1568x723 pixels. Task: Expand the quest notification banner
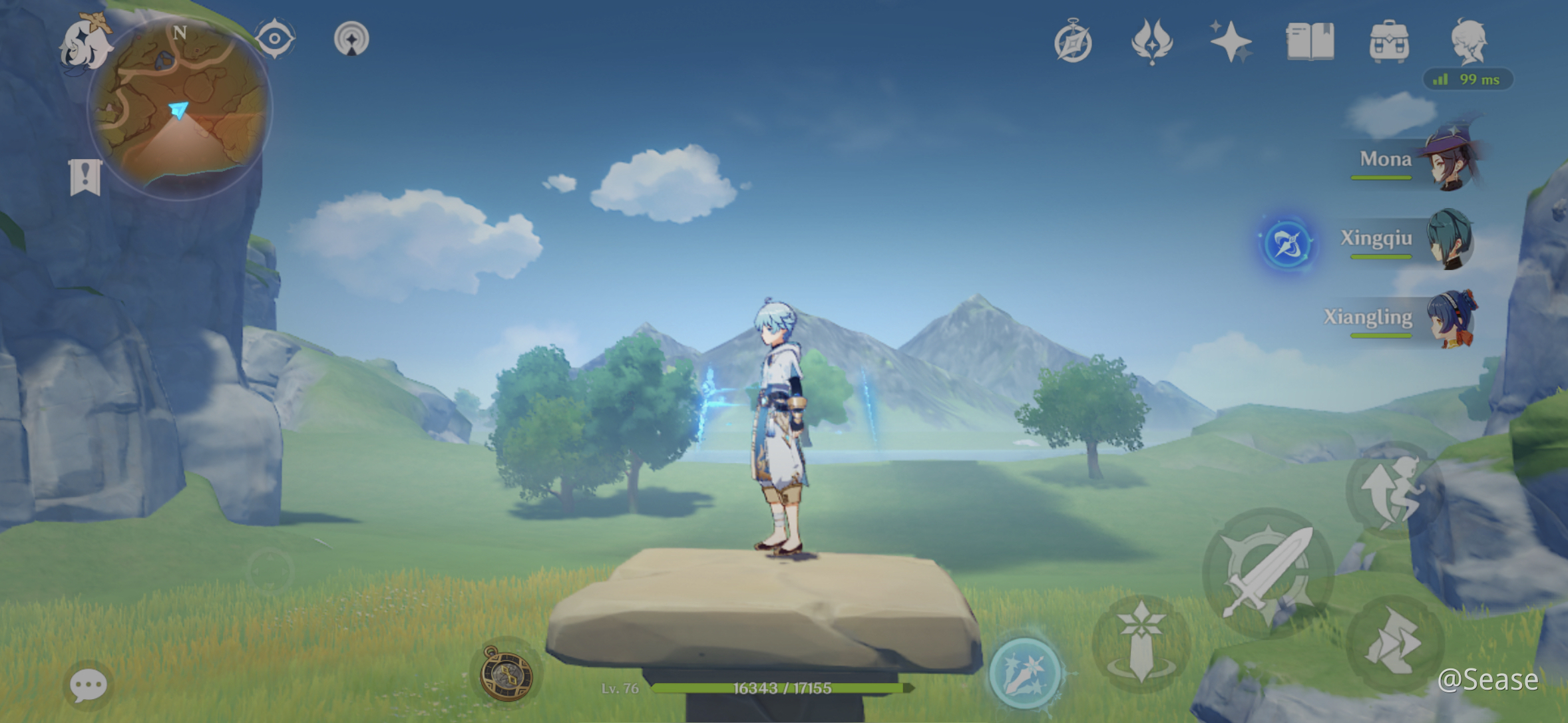point(85,176)
